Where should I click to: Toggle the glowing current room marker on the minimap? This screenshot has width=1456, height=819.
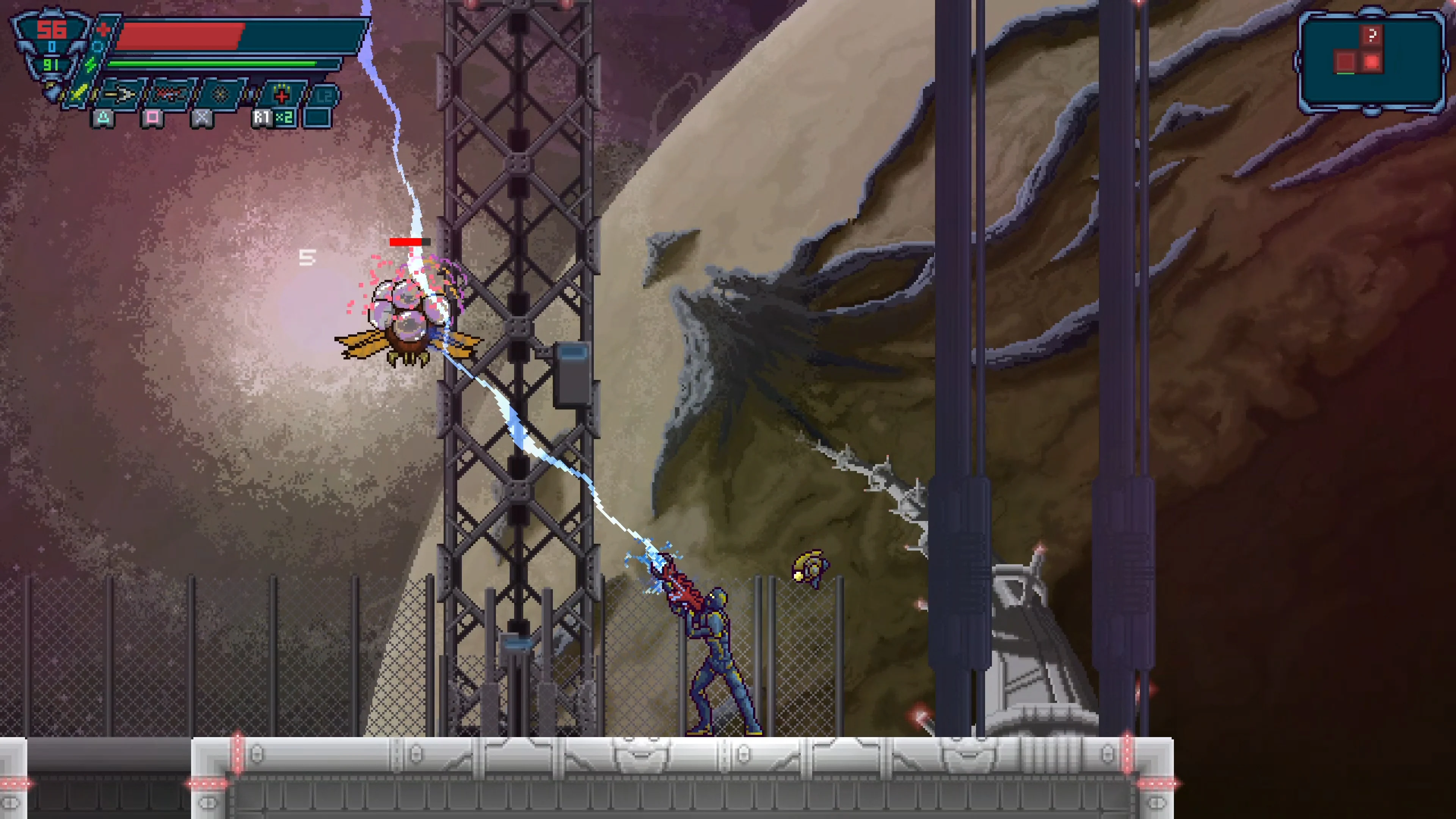click(x=1372, y=62)
